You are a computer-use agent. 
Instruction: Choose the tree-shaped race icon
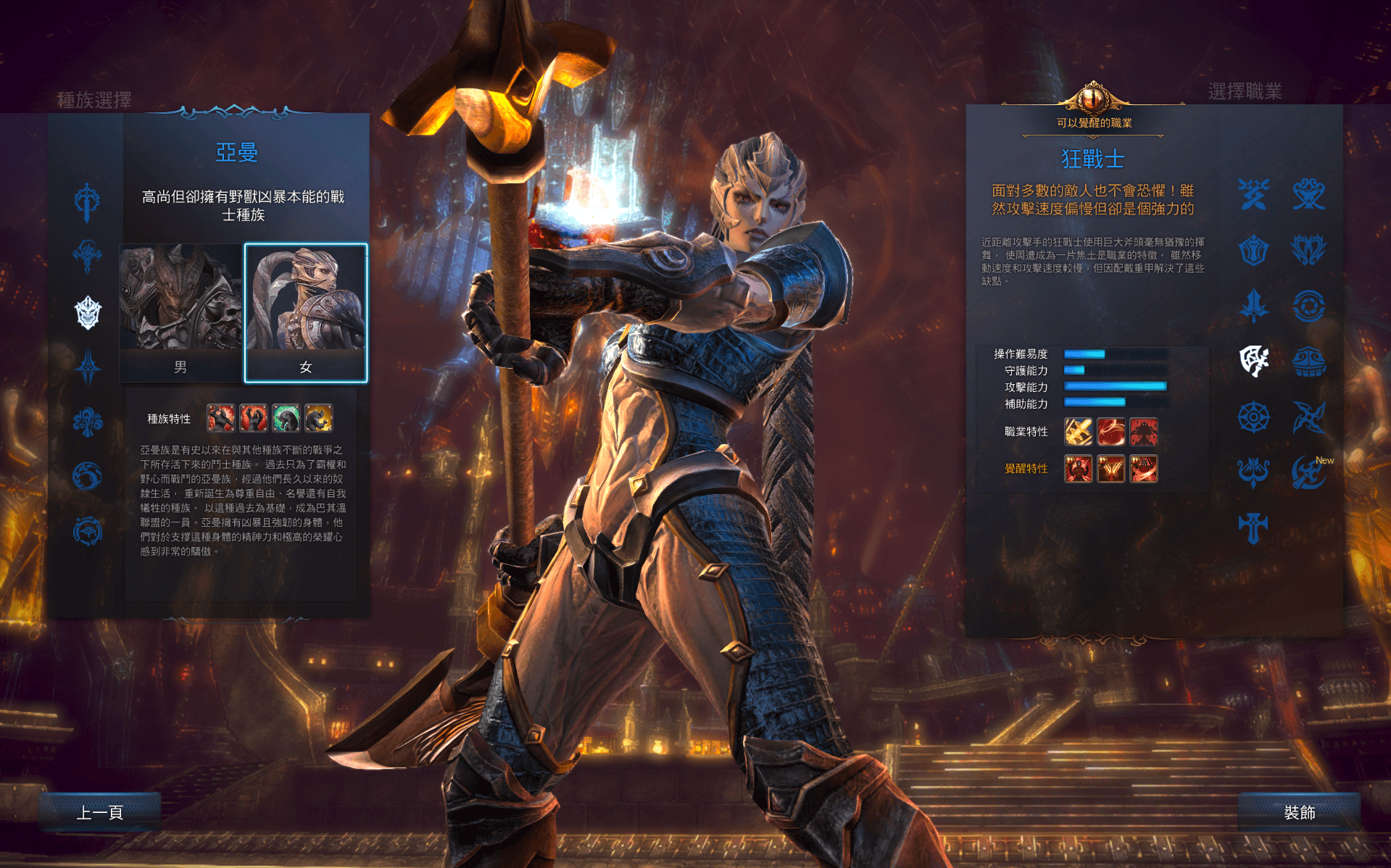pyautogui.click(x=88, y=422)
